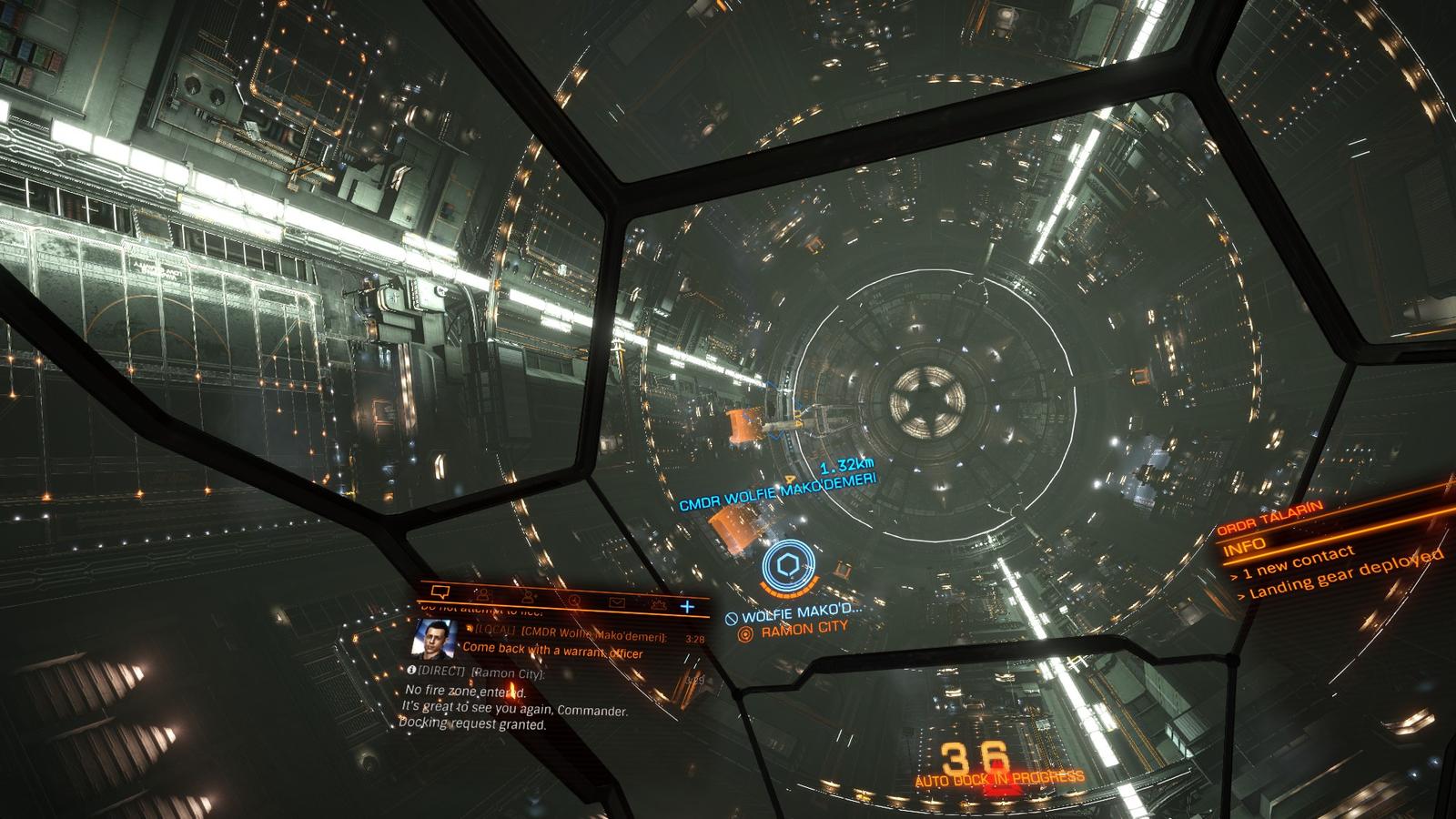Open the envelope inbox tab
1456x819 pixels.
coord(616,602)
